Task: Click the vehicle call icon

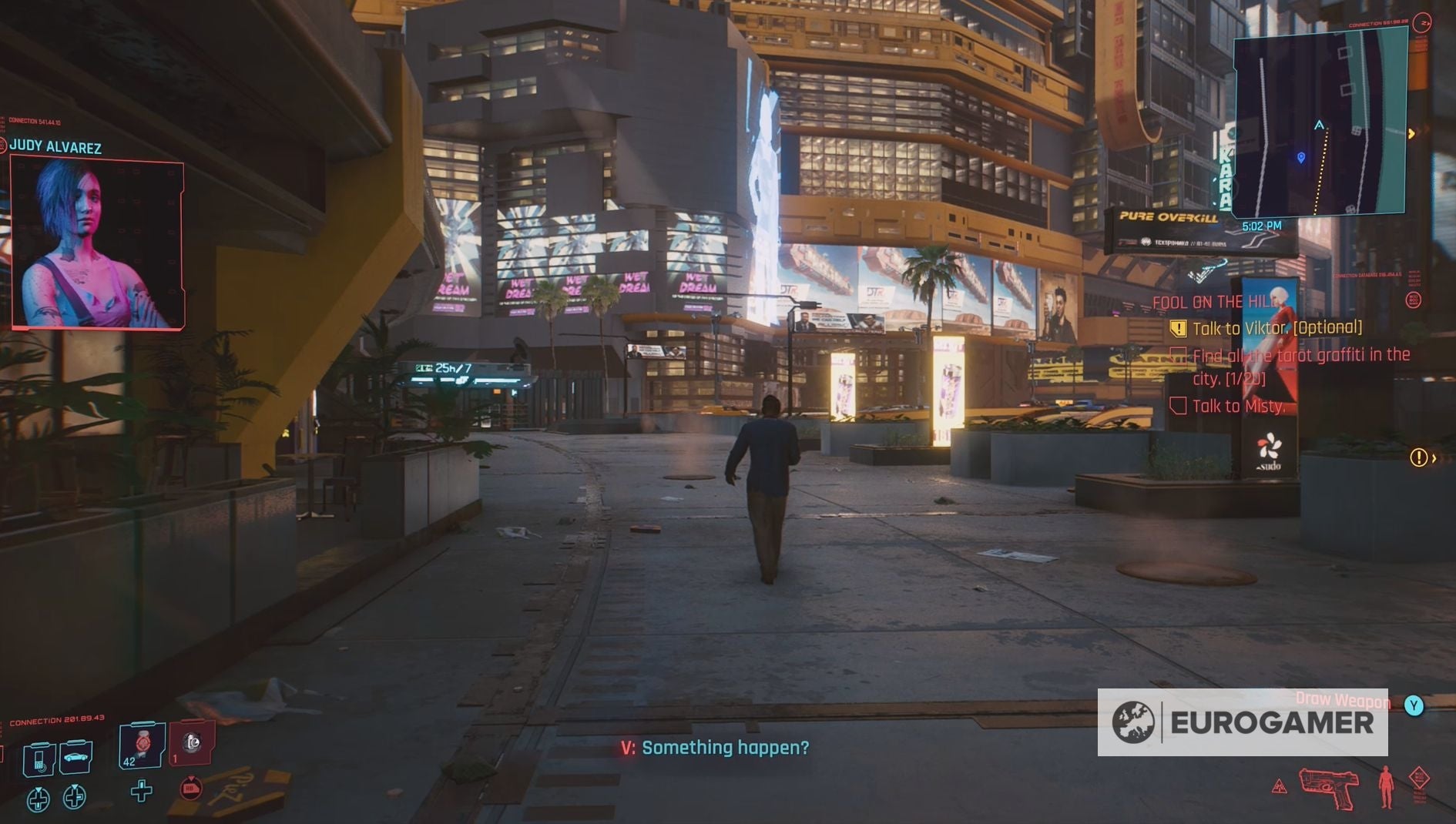Action: point(75,758)
